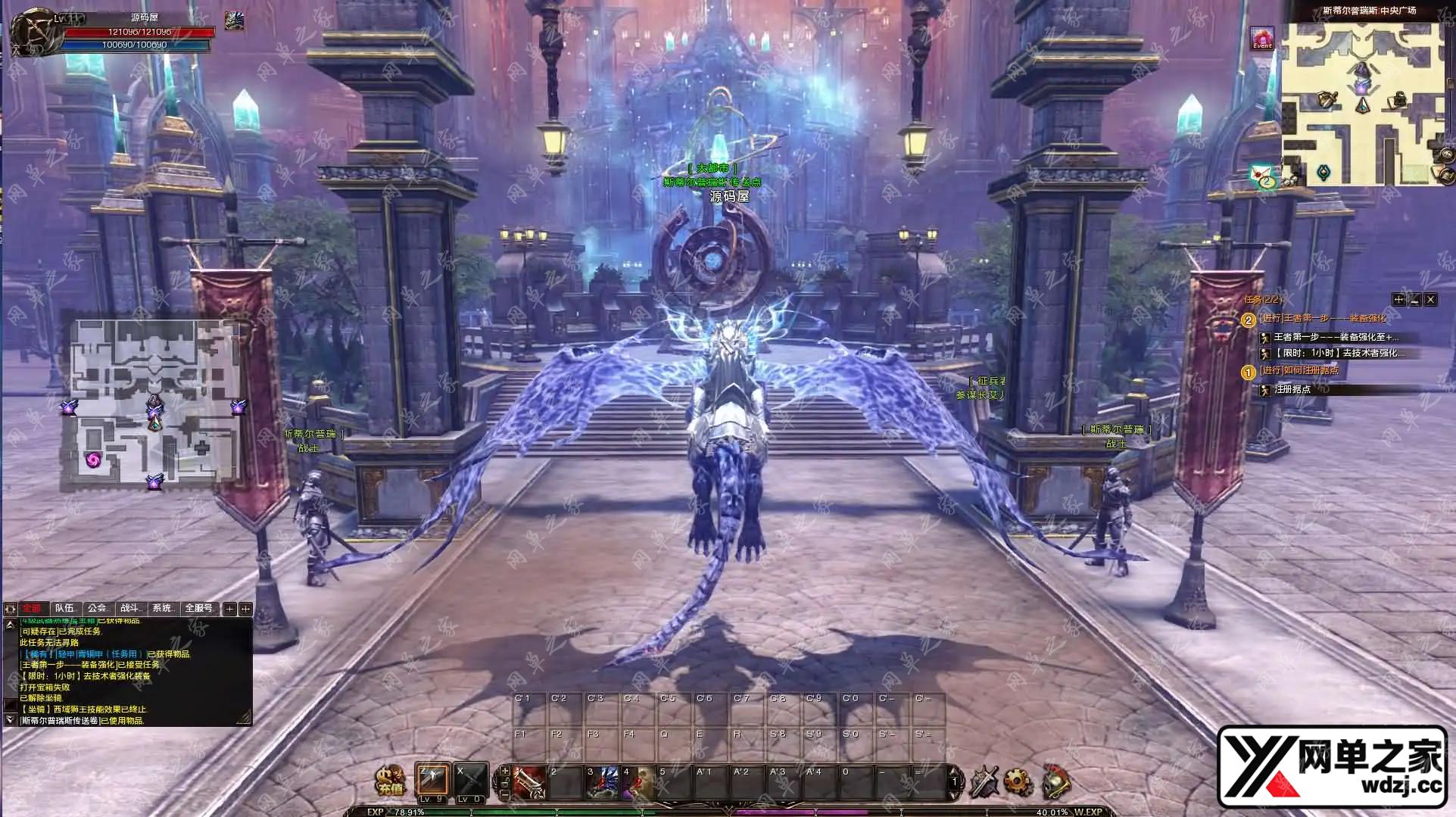Open the Event gift icon
This screenshot has width=1456, height=817.
tap(1262, 38)
